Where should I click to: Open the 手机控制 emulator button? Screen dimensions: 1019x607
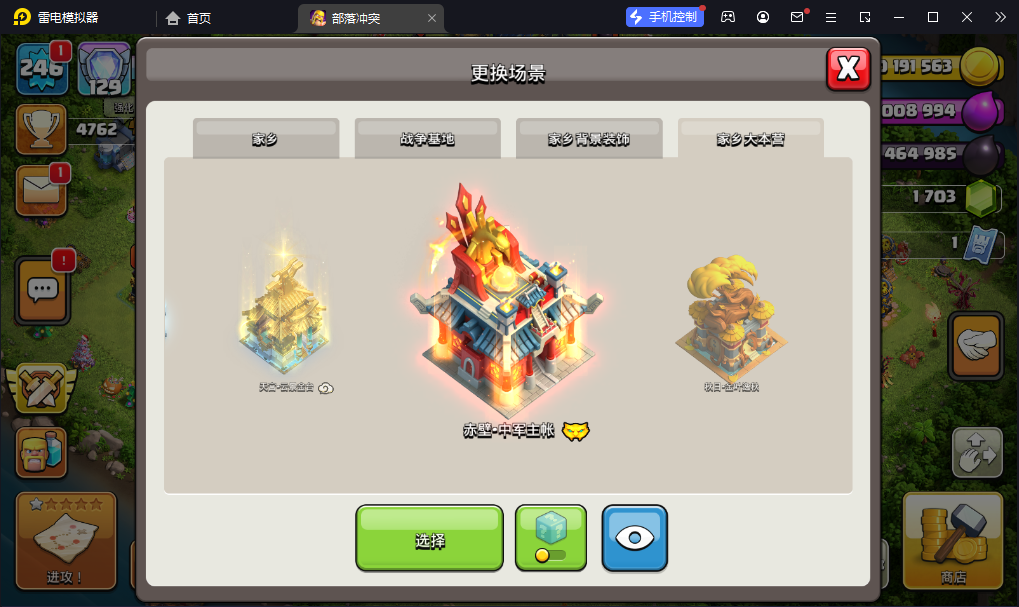[x=664, y=17]
